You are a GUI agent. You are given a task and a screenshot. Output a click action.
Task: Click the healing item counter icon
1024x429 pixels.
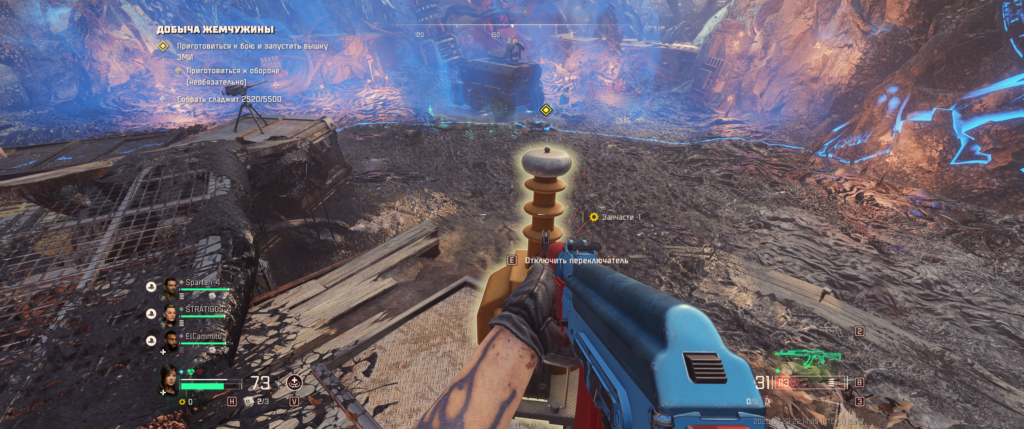251,401
